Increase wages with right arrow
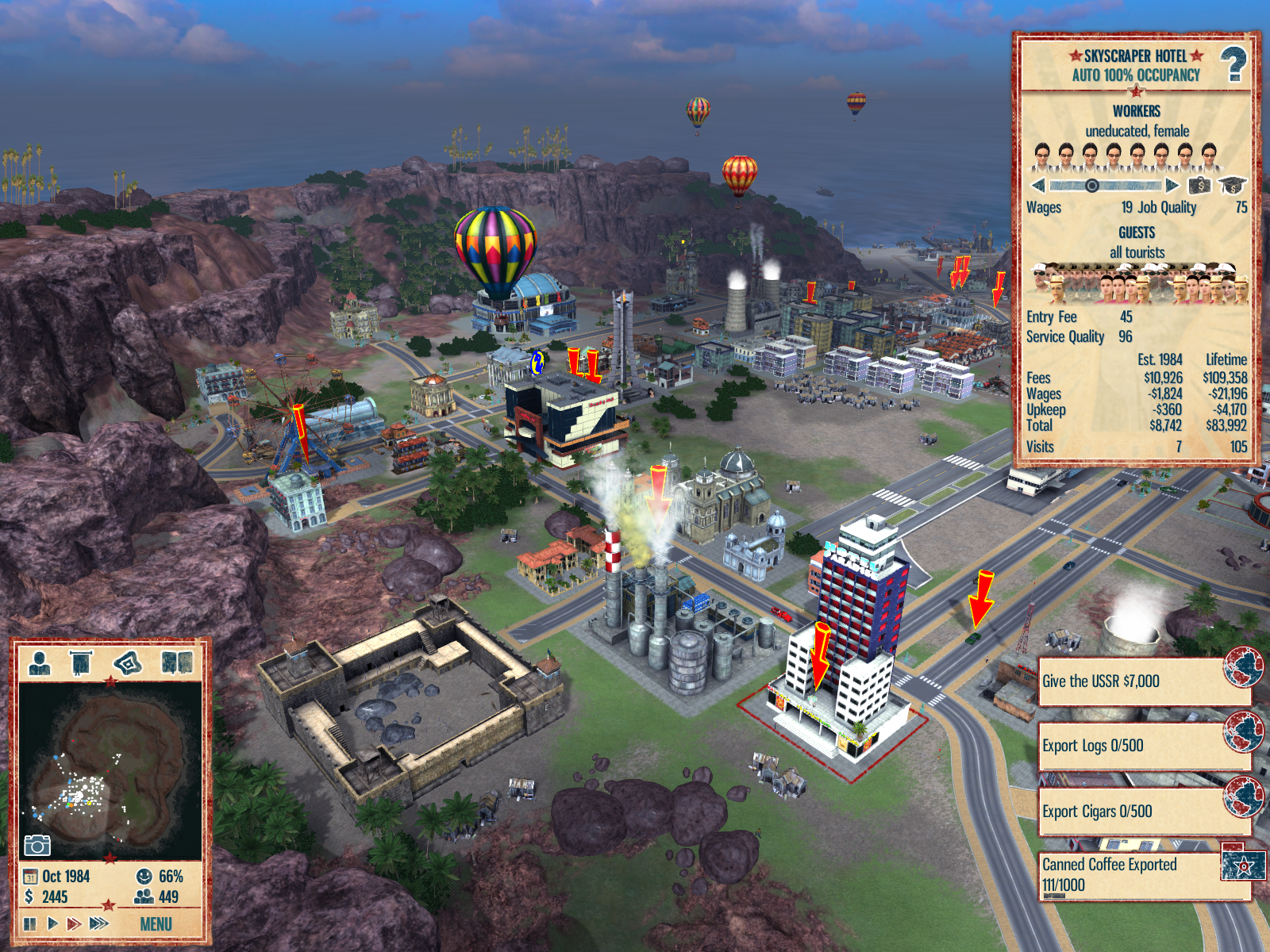The image size is (1270, 952). (x=1172, y=186)
